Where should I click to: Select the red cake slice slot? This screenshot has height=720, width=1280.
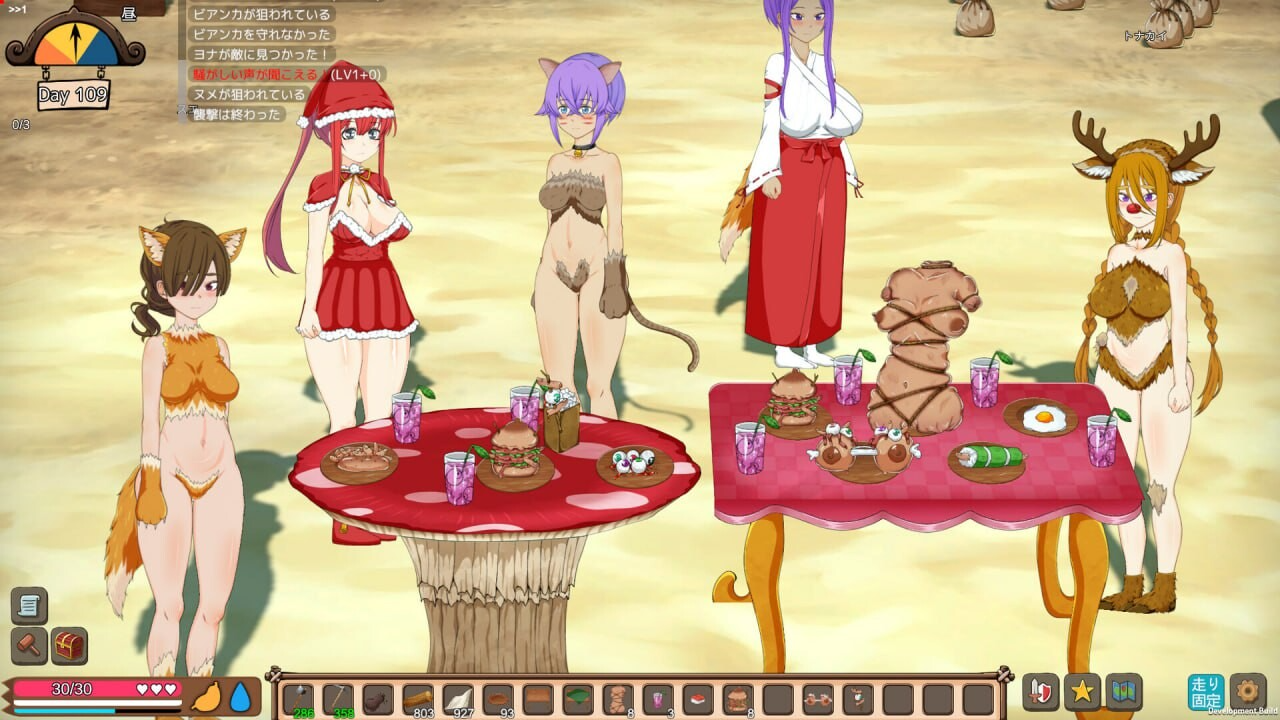698,698
